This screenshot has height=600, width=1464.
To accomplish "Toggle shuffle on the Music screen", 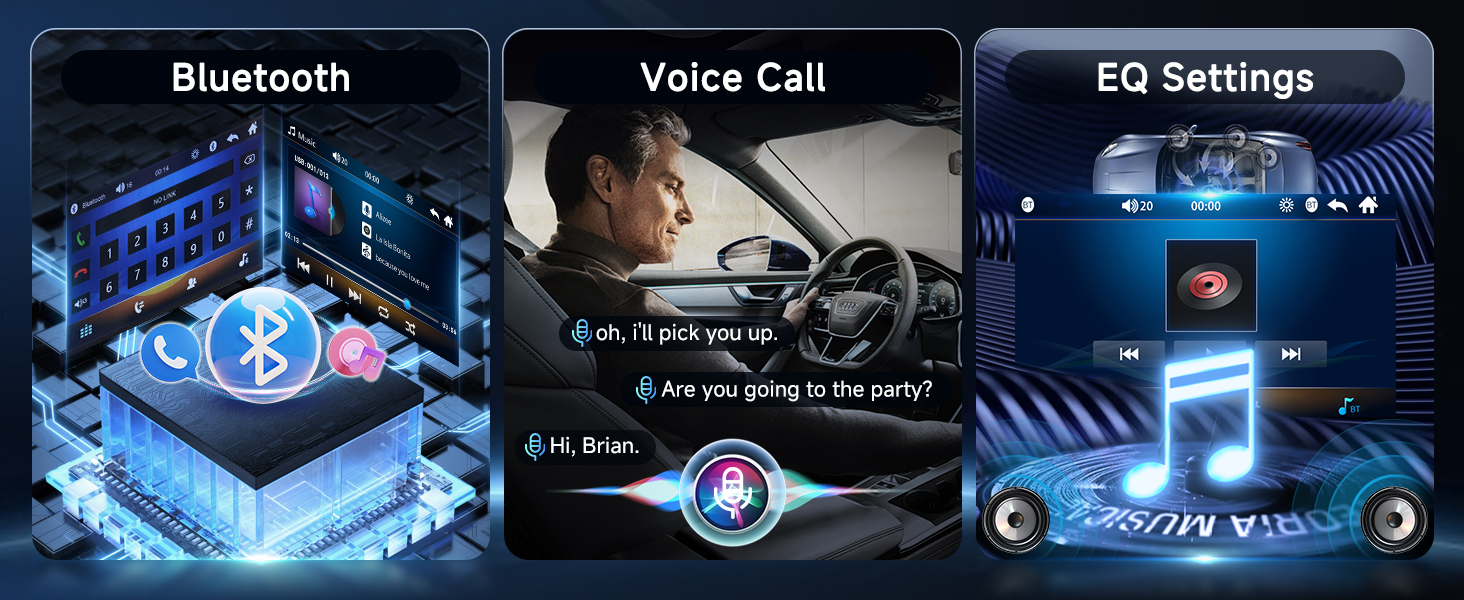I will point(411,327).
